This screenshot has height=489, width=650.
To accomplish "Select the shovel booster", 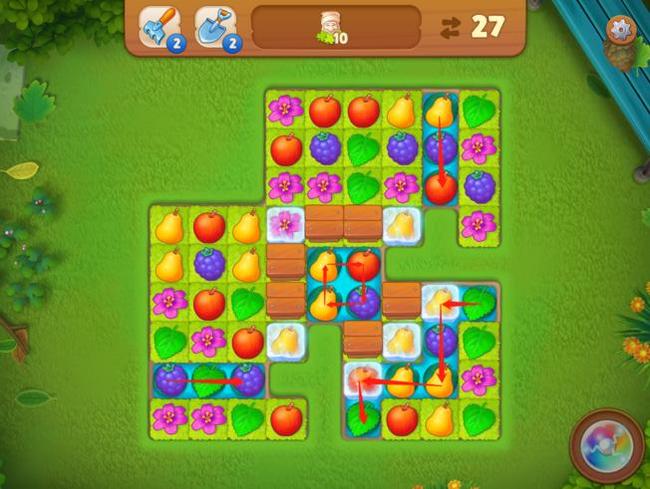I will click(214, 27).
